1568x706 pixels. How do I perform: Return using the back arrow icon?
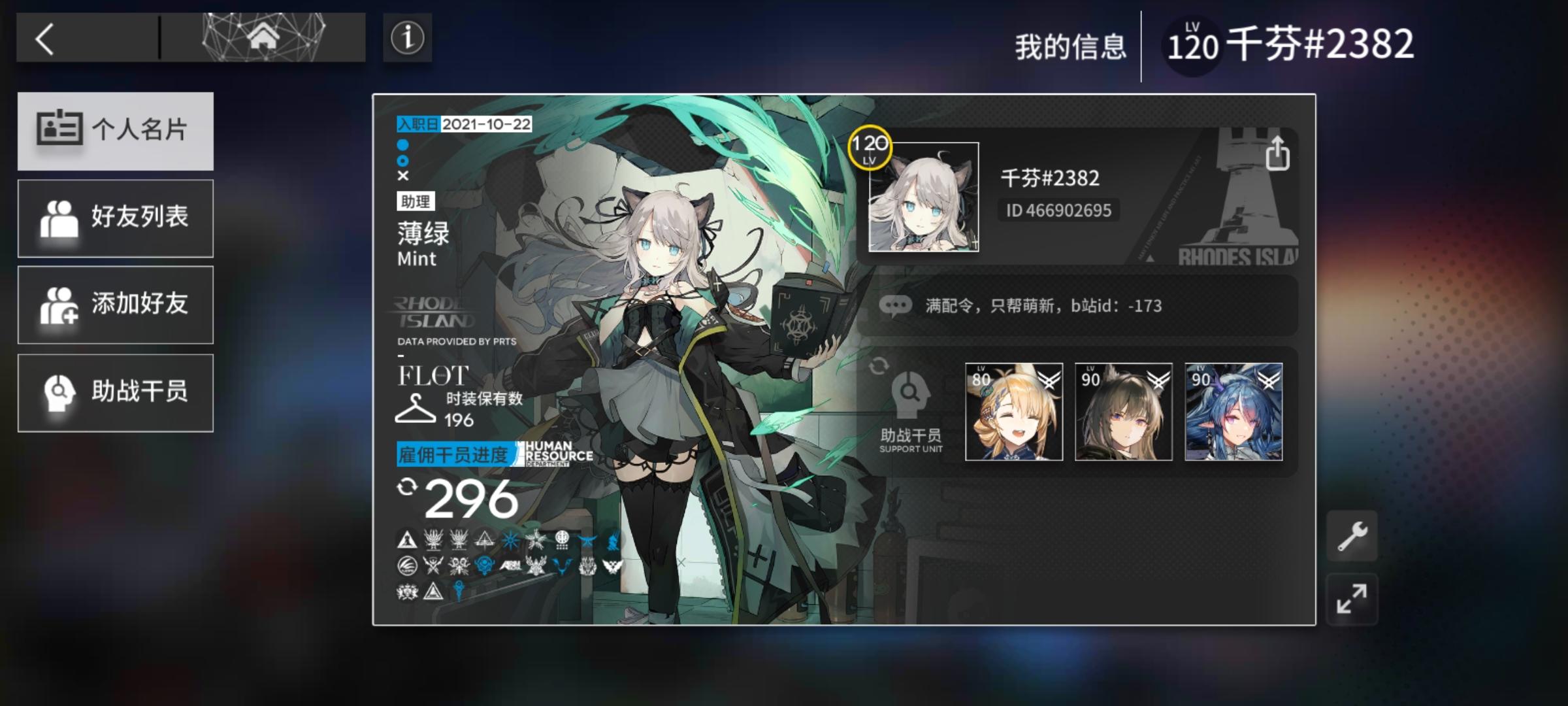click(x=46, y=39)
